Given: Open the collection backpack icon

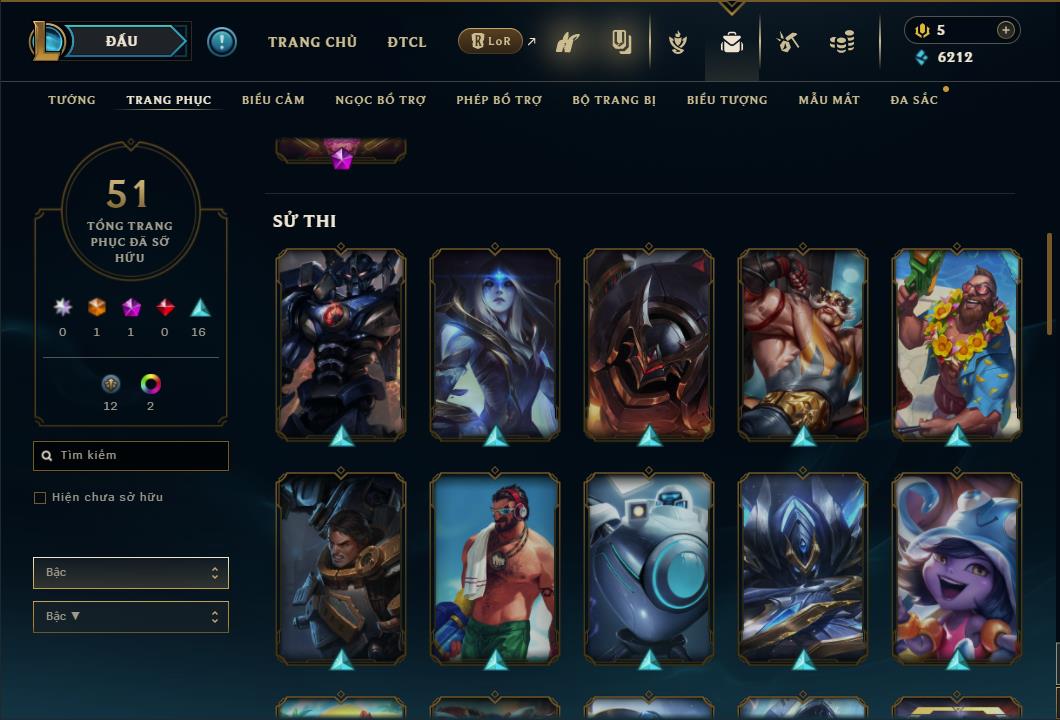Looking at the screenshot, I should 732,43.
